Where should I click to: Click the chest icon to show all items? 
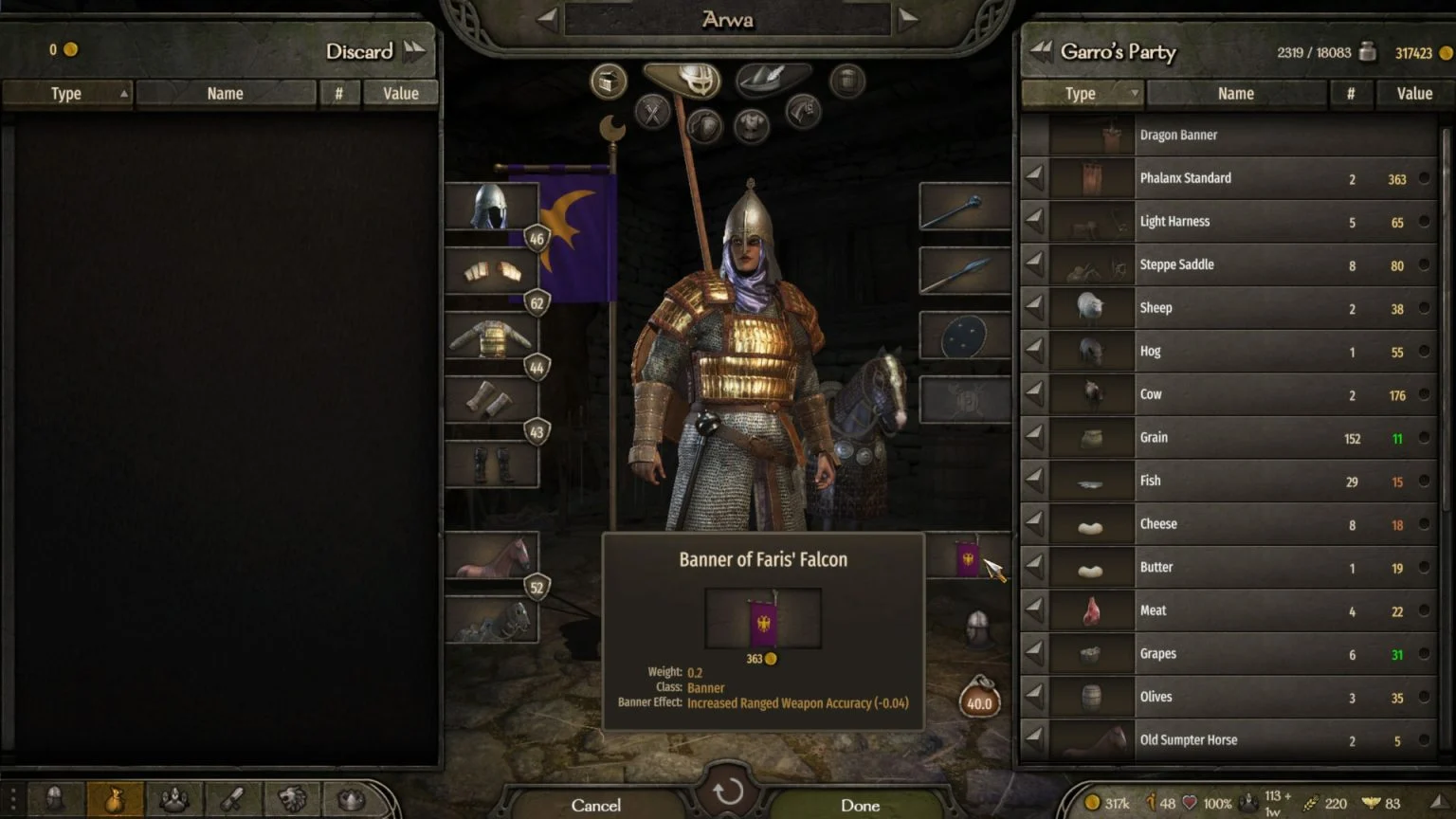(608, 81)
